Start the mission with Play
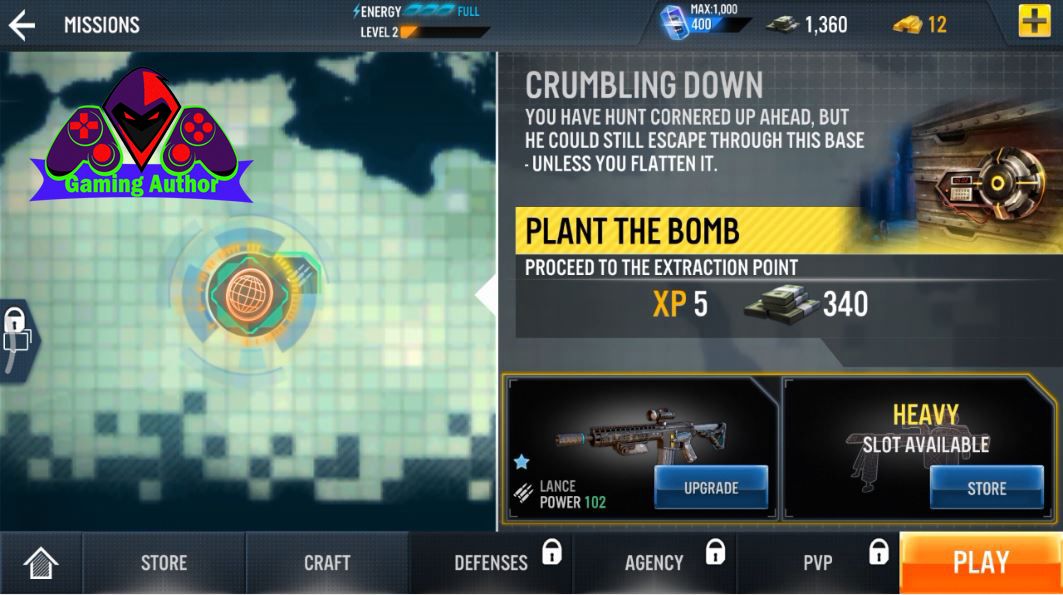The height and width of the screenshot is (595, 1063). click(x=980, y=563)
